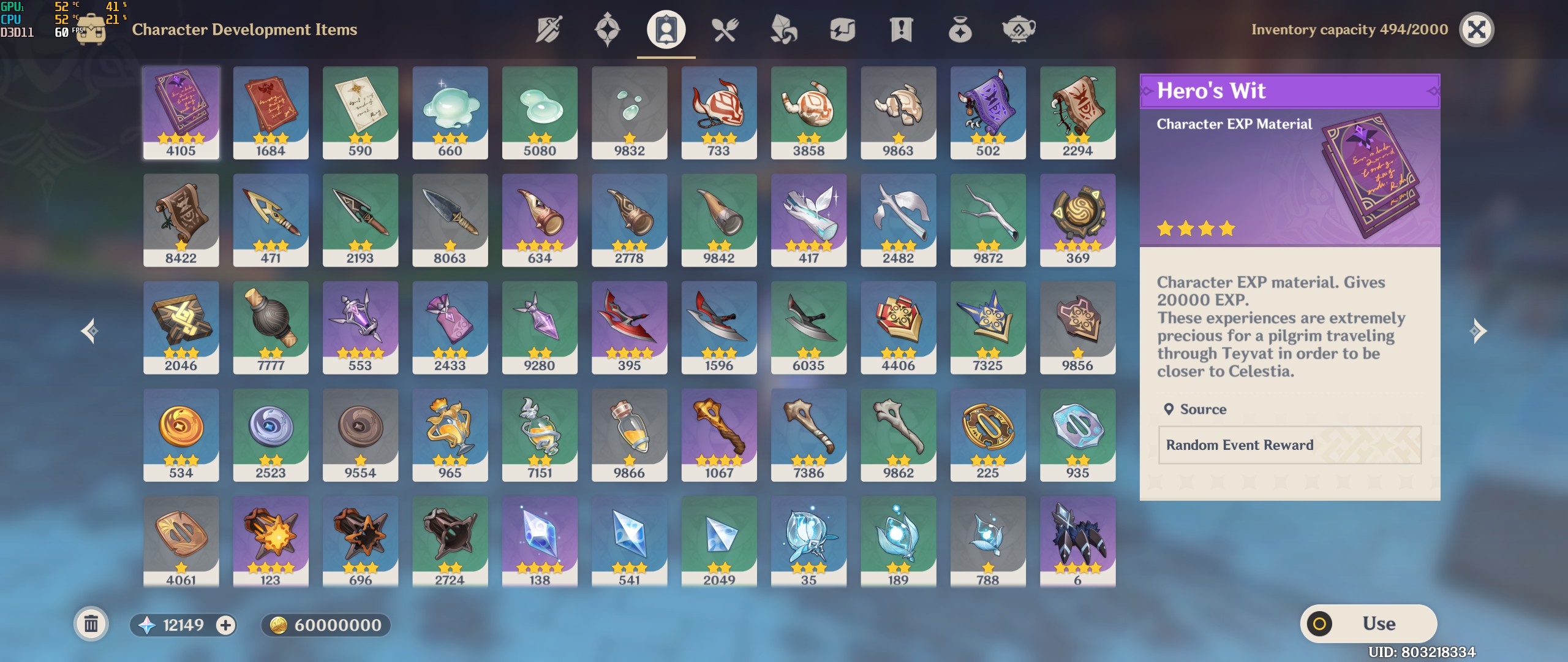This screenshot has width=1568, height=662.
Task: Select the Hero's Wit item thumbnail
Action: tap(182, 112)
